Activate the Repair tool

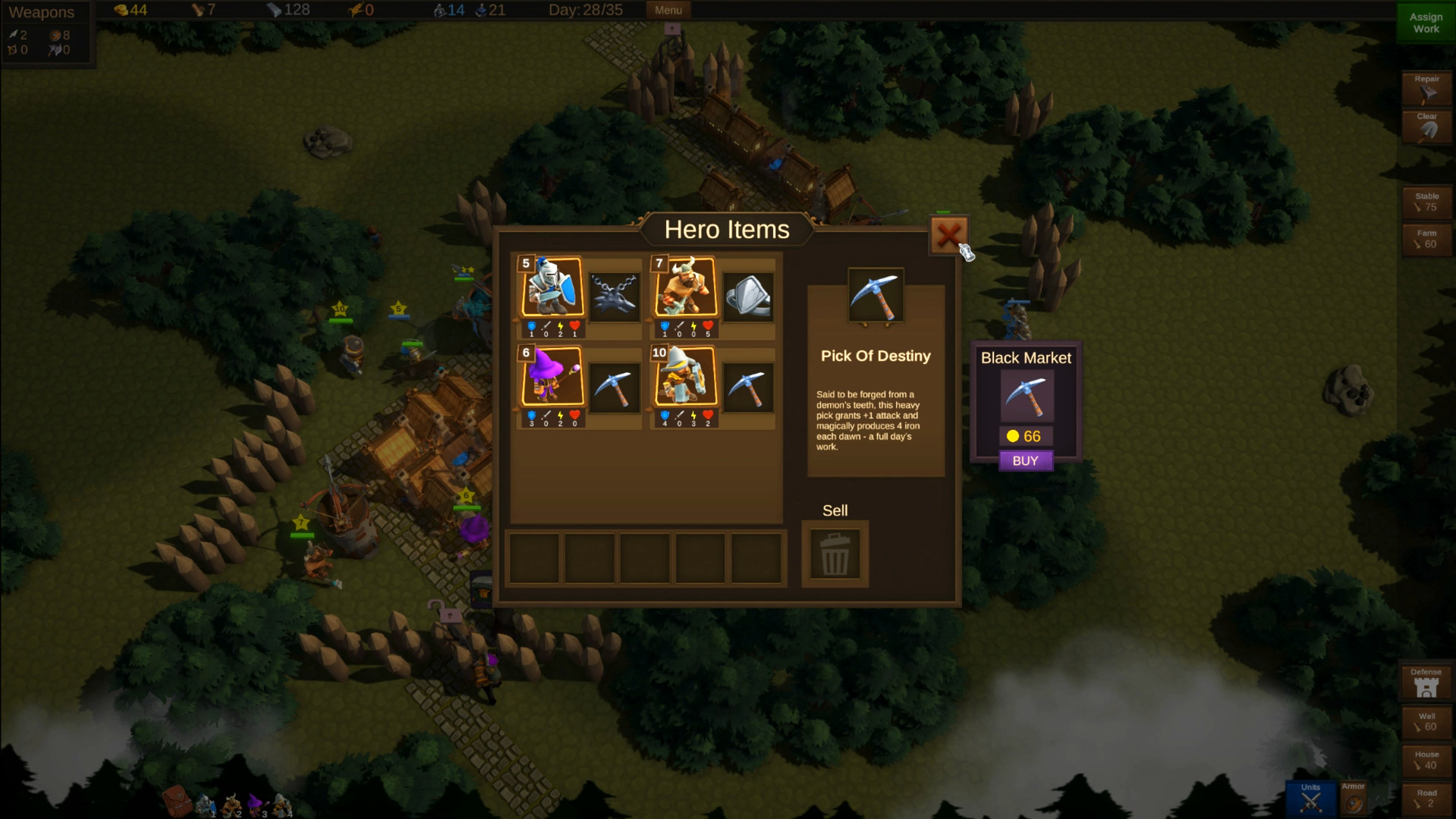pyautogui.click(x=1426, y=89)
